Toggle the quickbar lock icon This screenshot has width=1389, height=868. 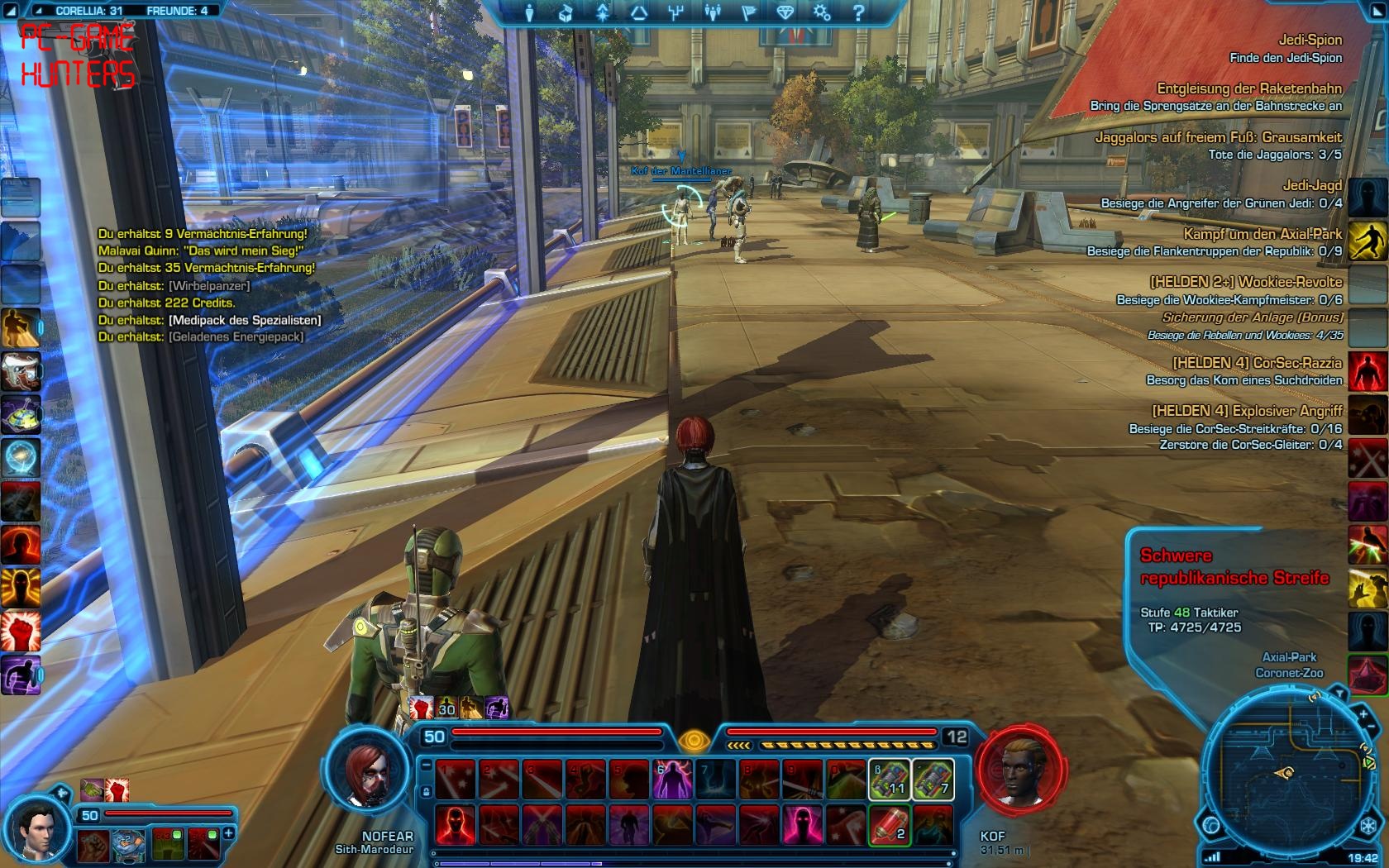(425, 792)
